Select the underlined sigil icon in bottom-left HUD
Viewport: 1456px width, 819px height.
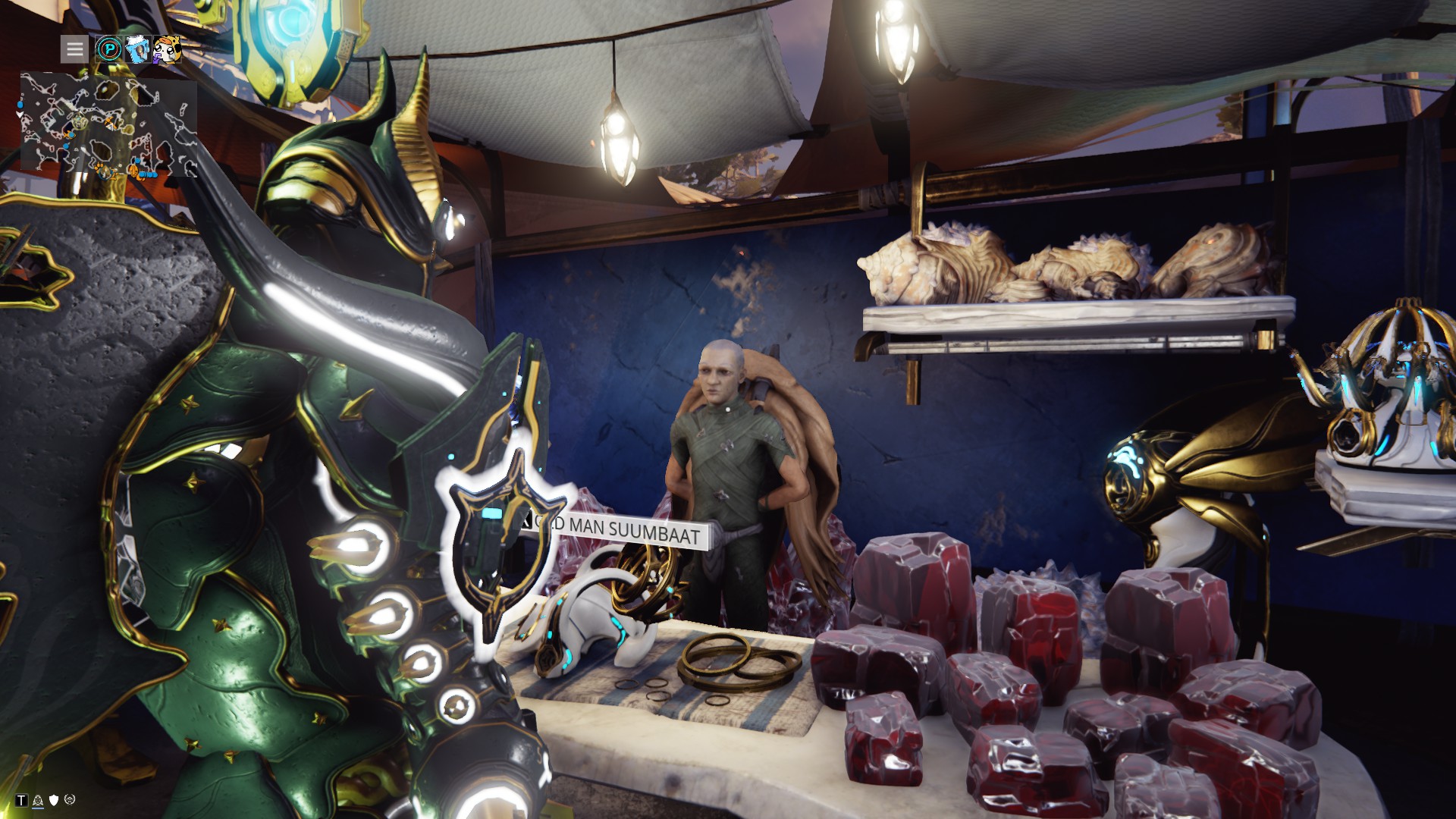tap(38, 801)
